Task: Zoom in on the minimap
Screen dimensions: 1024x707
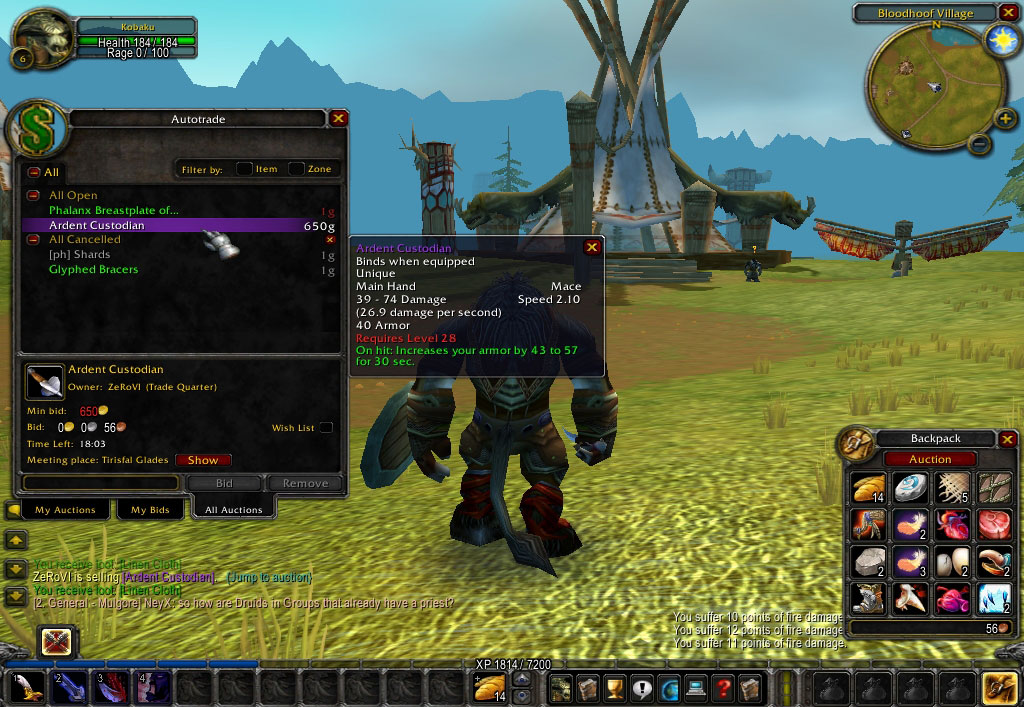Action: point(1005,120)
